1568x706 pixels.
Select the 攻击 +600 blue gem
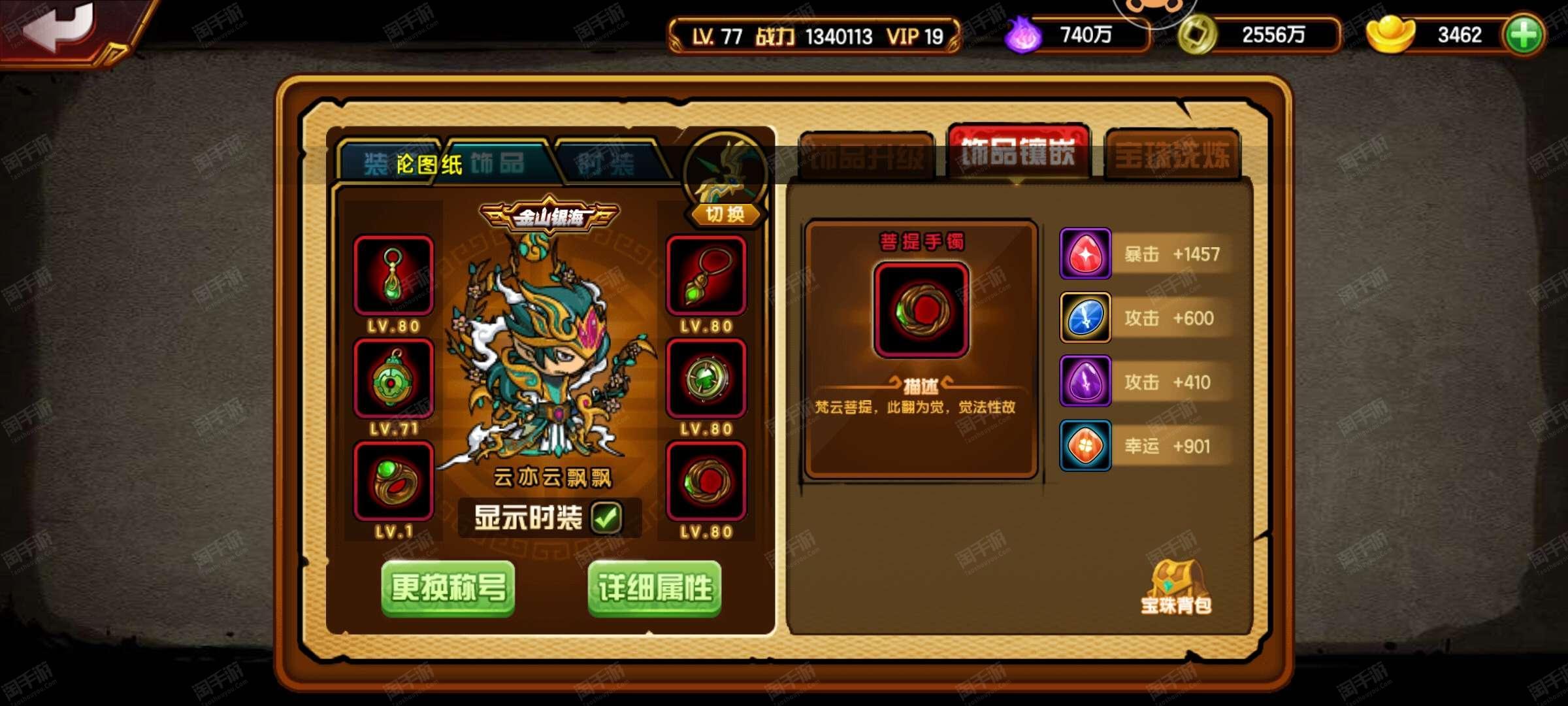1085,318
